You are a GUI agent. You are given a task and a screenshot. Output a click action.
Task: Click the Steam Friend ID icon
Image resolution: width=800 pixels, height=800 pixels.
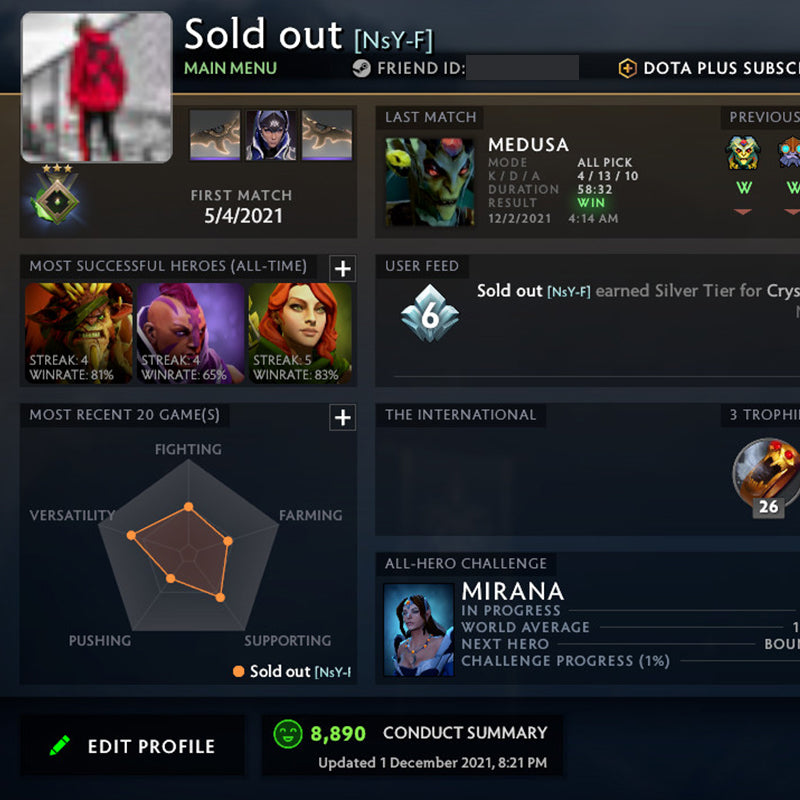pos(361,69)
